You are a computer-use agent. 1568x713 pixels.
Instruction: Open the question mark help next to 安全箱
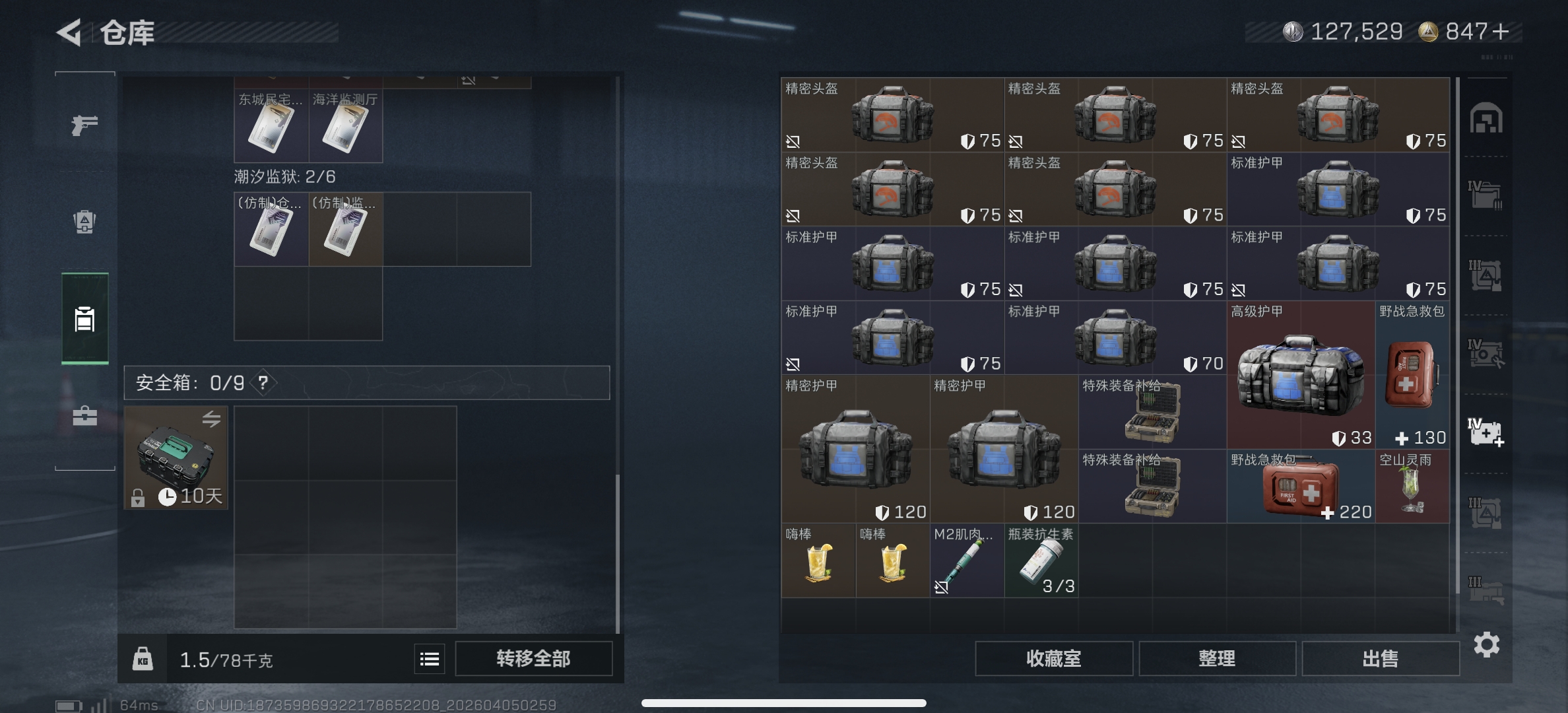pyautogui.click(x=262, y=383)
